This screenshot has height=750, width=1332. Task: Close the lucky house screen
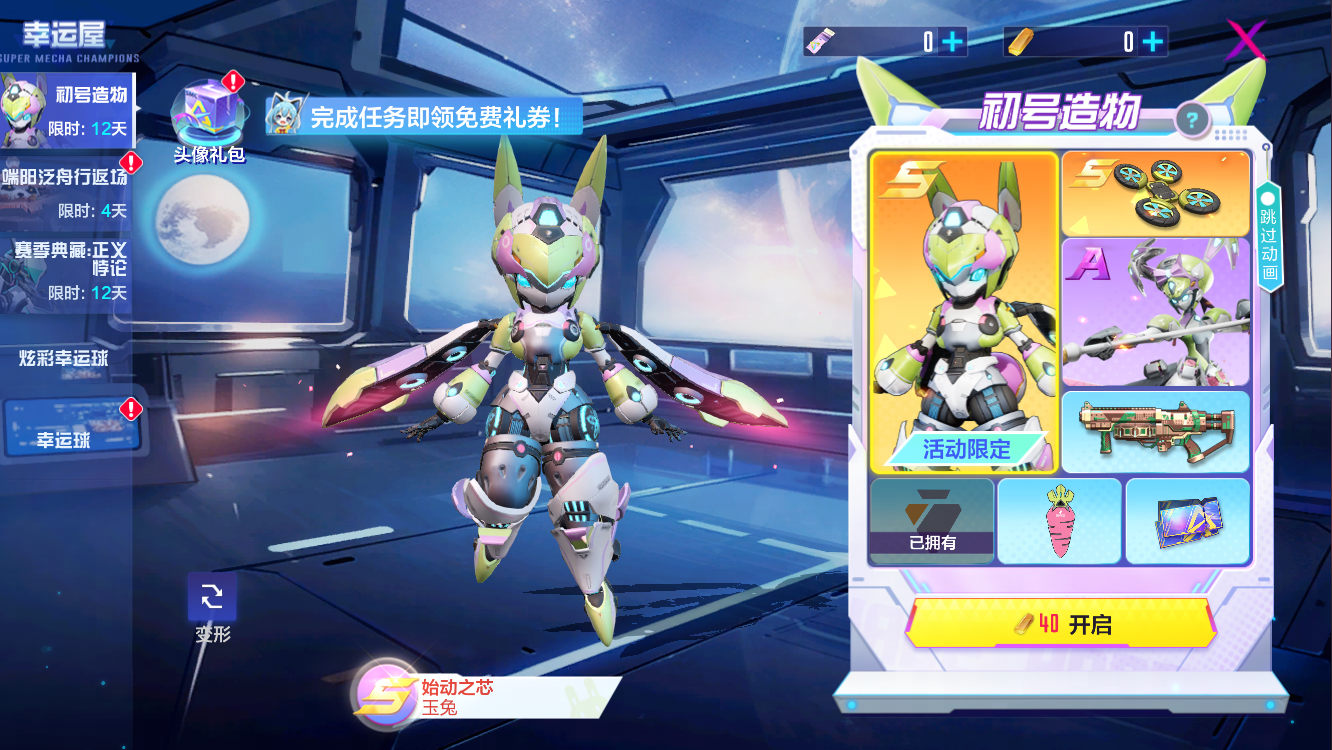tap(1246, 42)
